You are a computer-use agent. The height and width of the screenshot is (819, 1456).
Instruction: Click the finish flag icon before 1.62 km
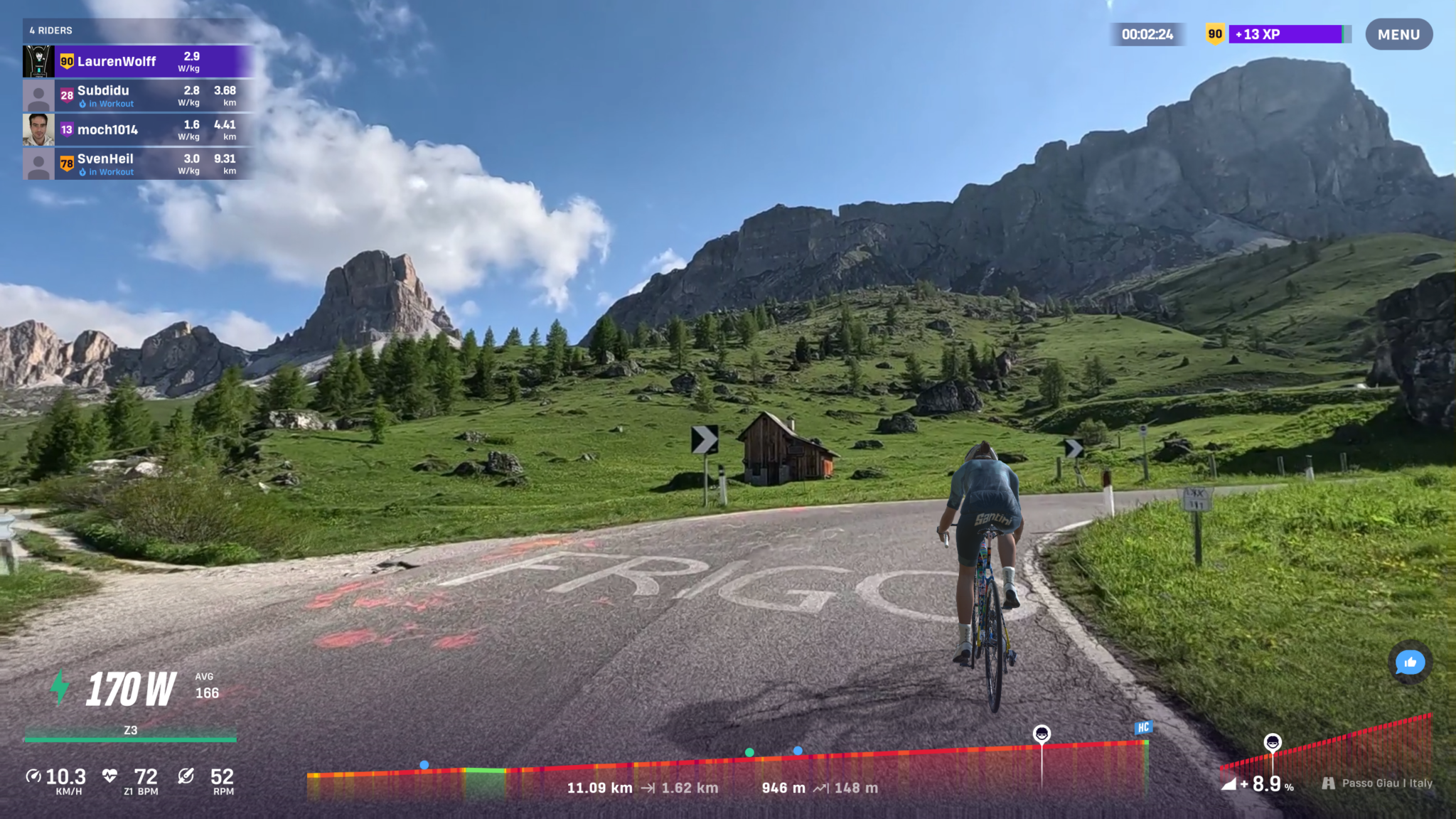point(649,788)
